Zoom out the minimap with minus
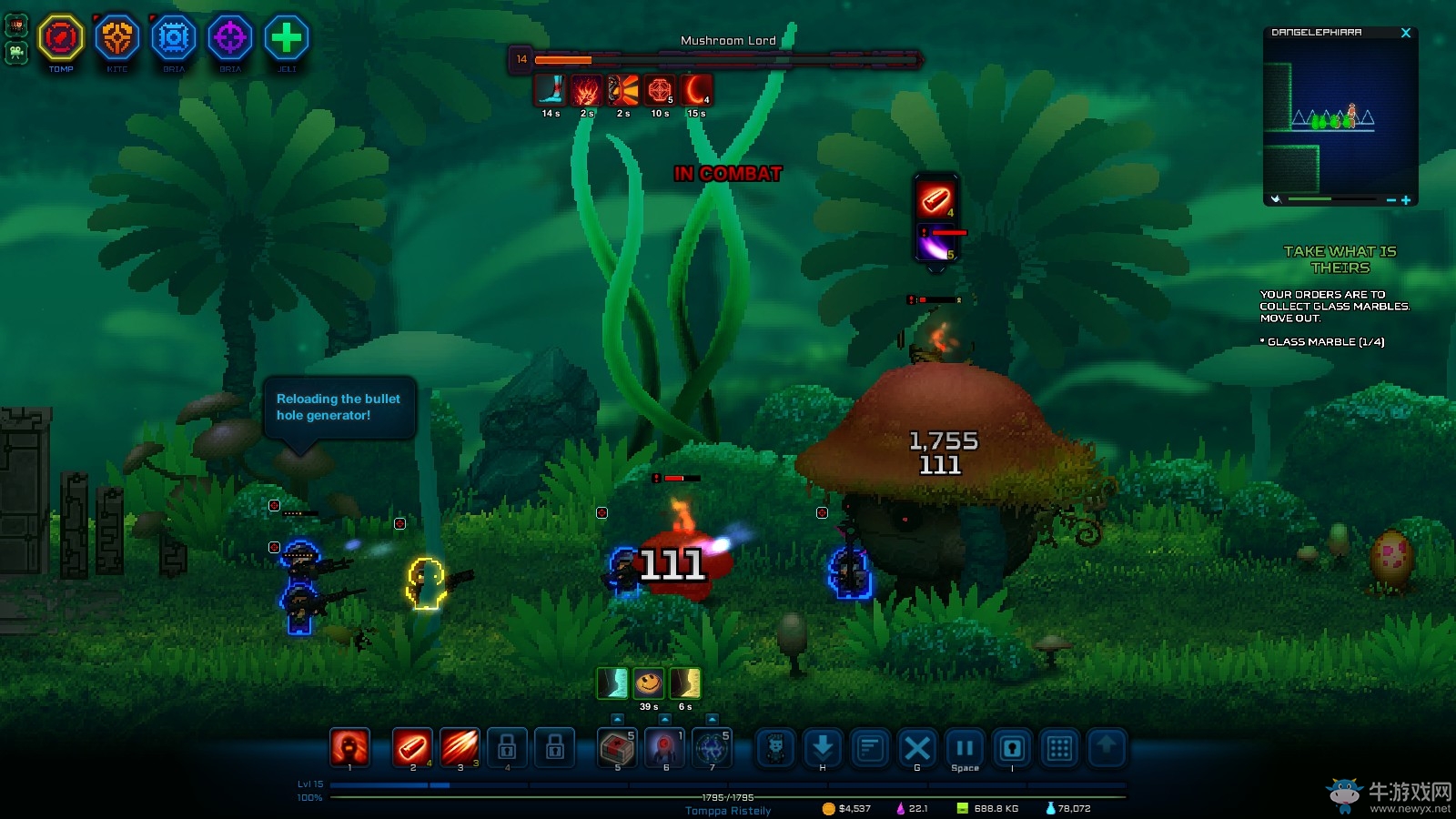This screenshot has width=1456, height=819. coord(1390,200)
